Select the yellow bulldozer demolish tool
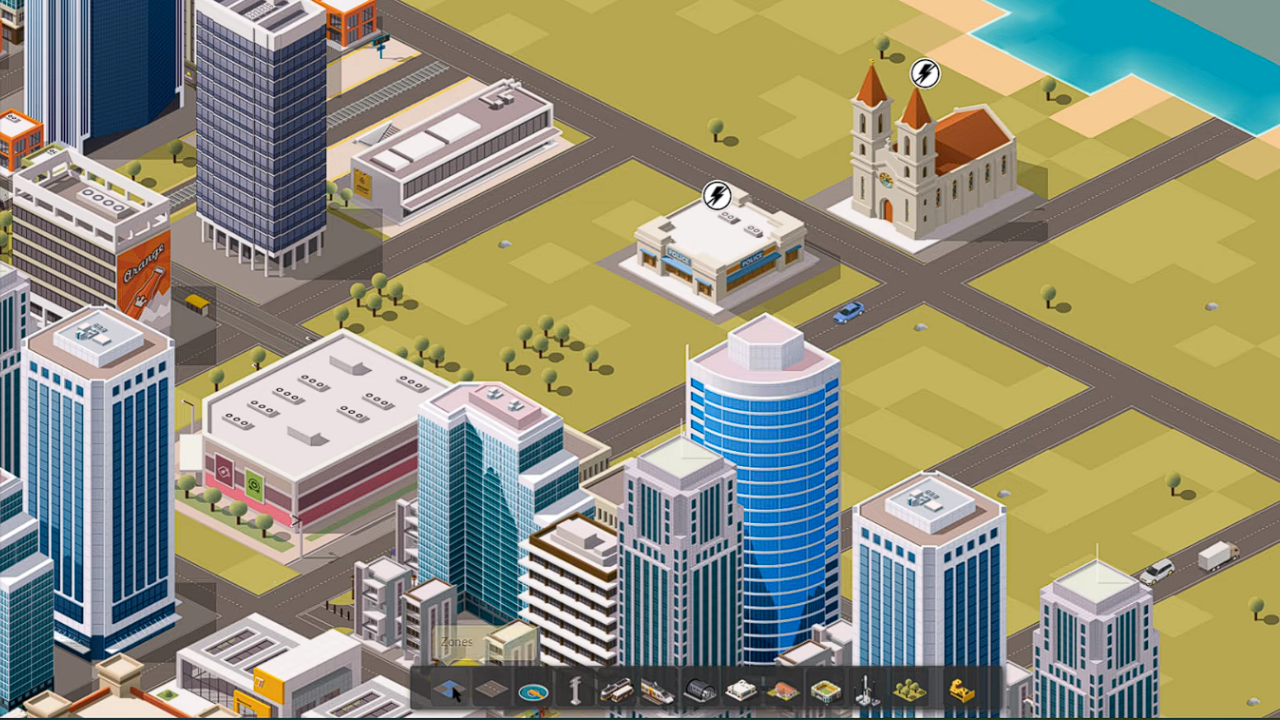 click(957, 690)
